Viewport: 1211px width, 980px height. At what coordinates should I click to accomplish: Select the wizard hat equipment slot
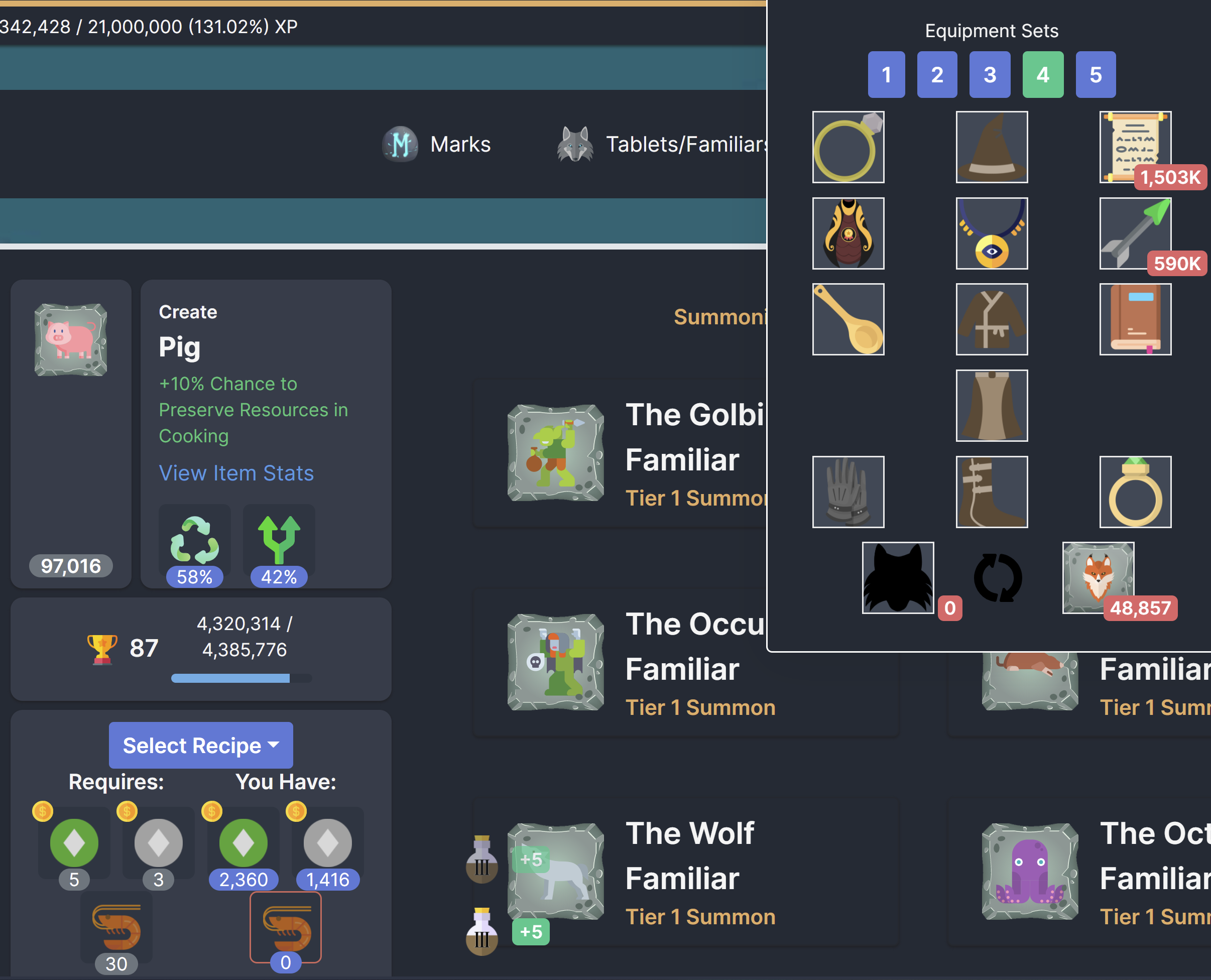[x=992, y=147]
